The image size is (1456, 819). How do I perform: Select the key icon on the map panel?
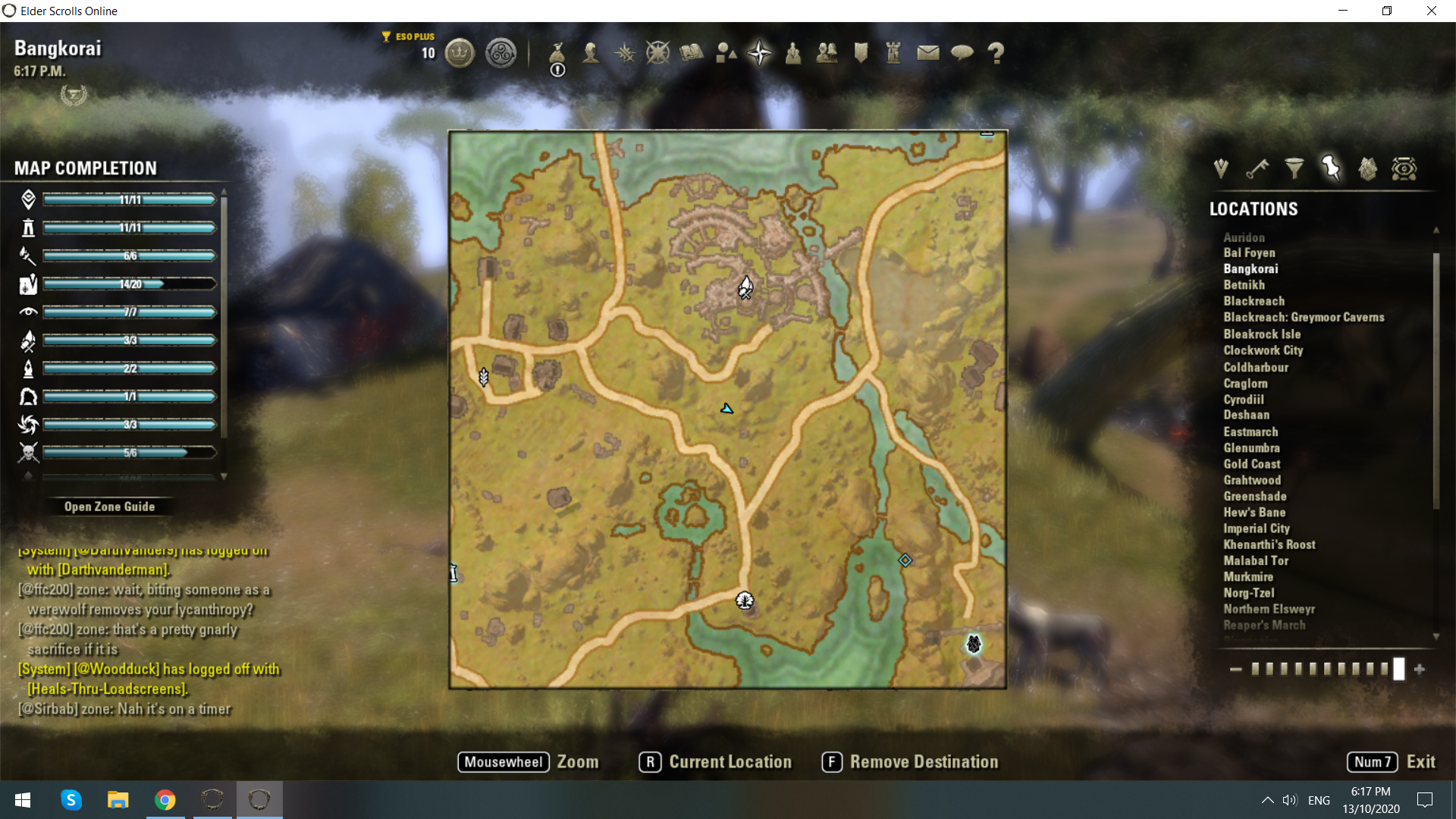(x=1258, y=168)
